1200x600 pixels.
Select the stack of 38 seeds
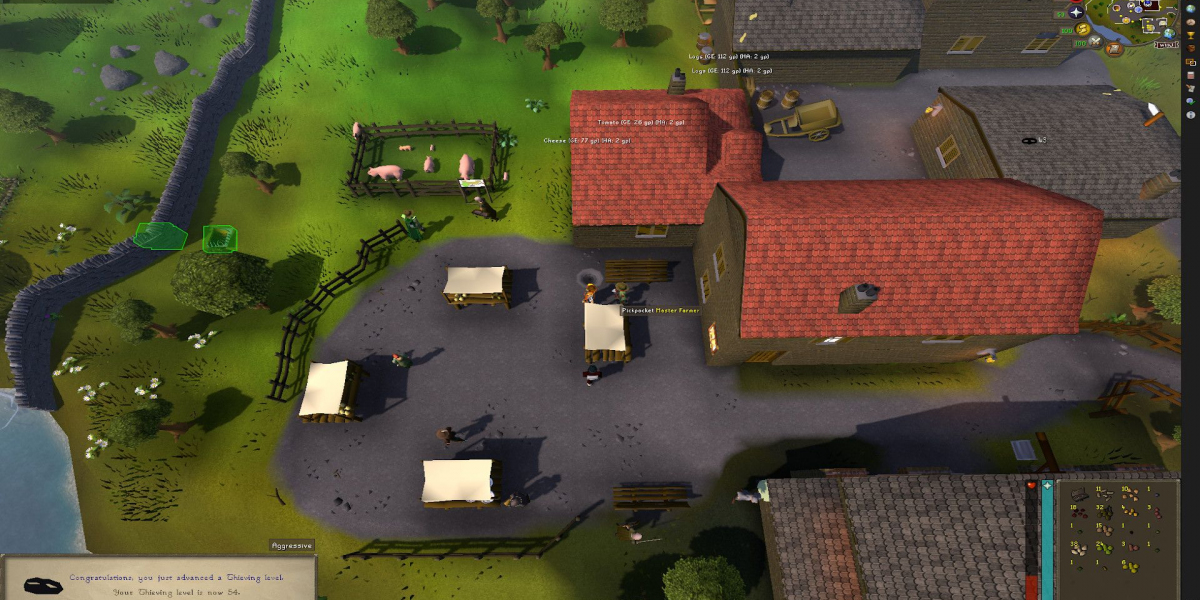tap(1079, 549)
